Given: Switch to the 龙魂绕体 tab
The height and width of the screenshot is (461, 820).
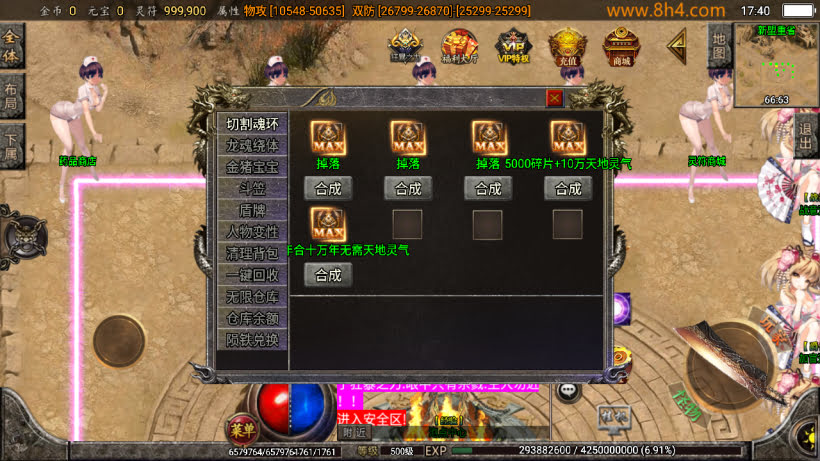Looking at the screenshot, I should (252, 146).
